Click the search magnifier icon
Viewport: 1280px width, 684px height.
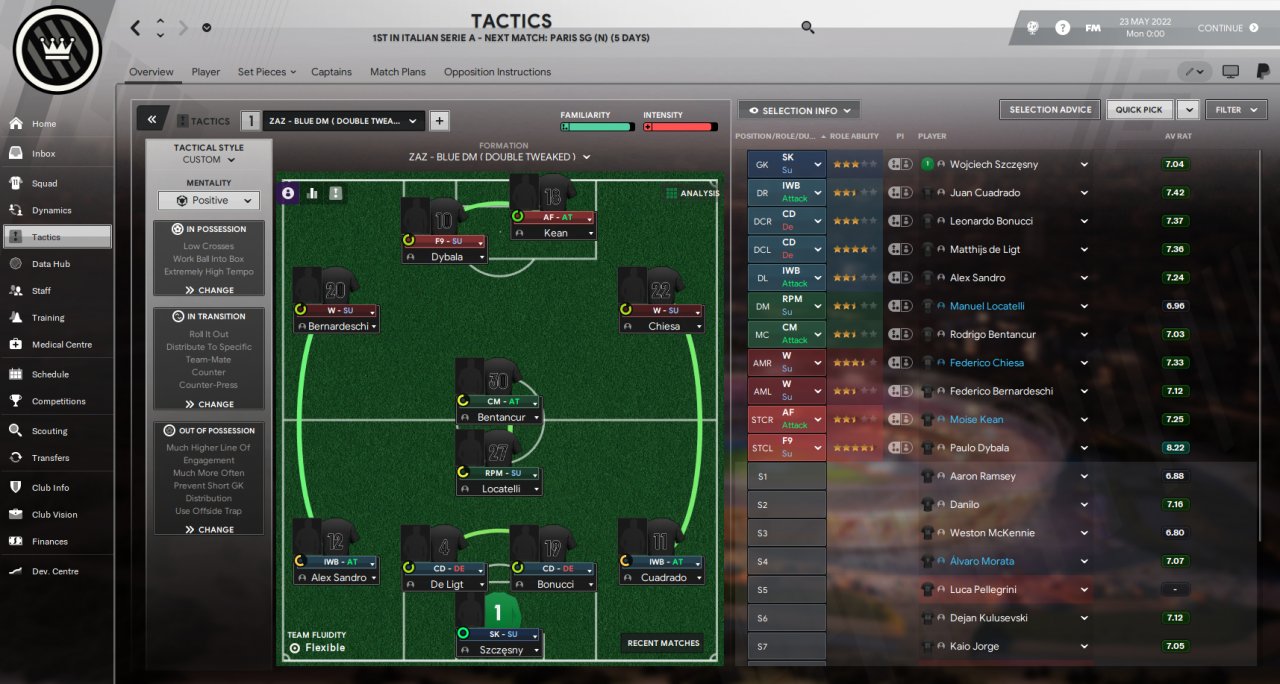click(808, 28)
